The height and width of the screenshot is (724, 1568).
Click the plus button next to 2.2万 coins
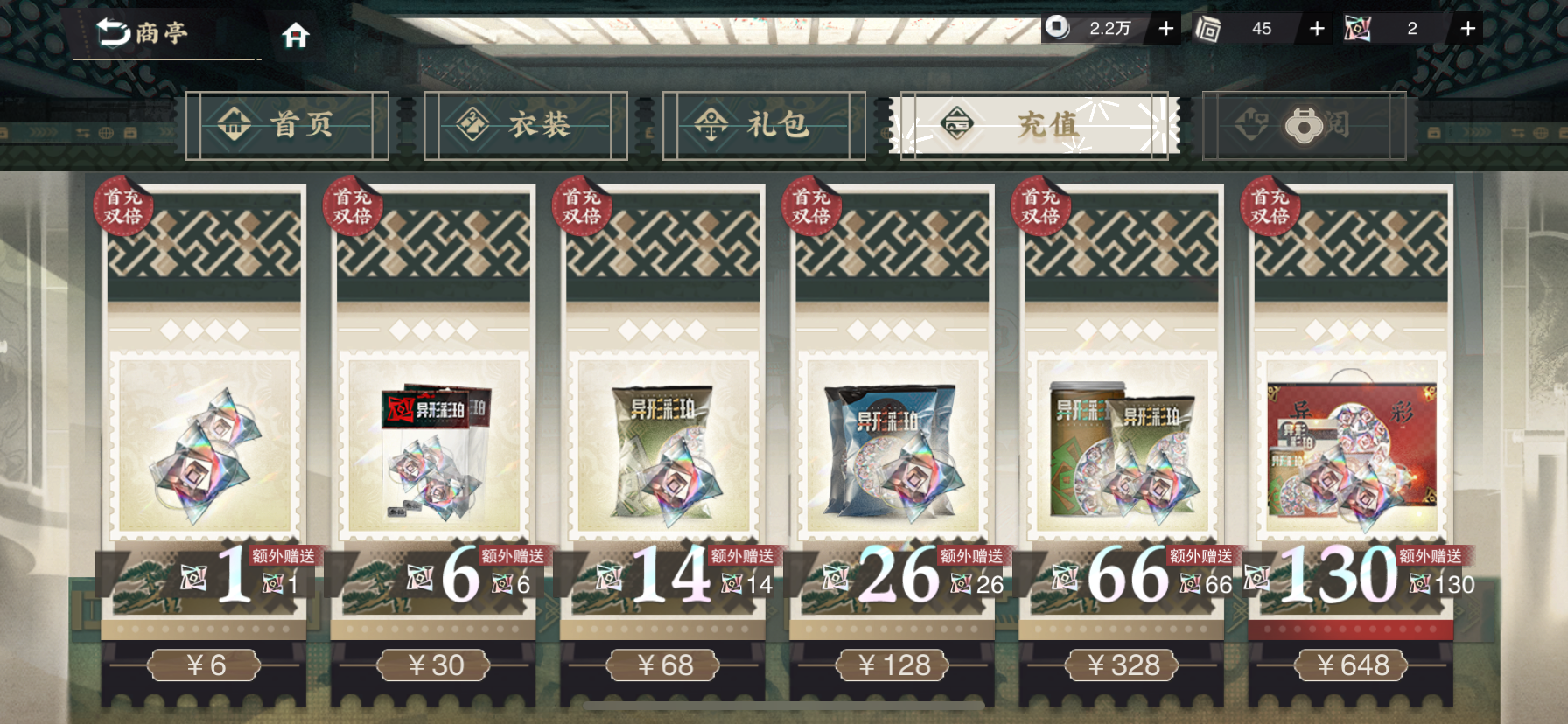tap(1165, 28)
